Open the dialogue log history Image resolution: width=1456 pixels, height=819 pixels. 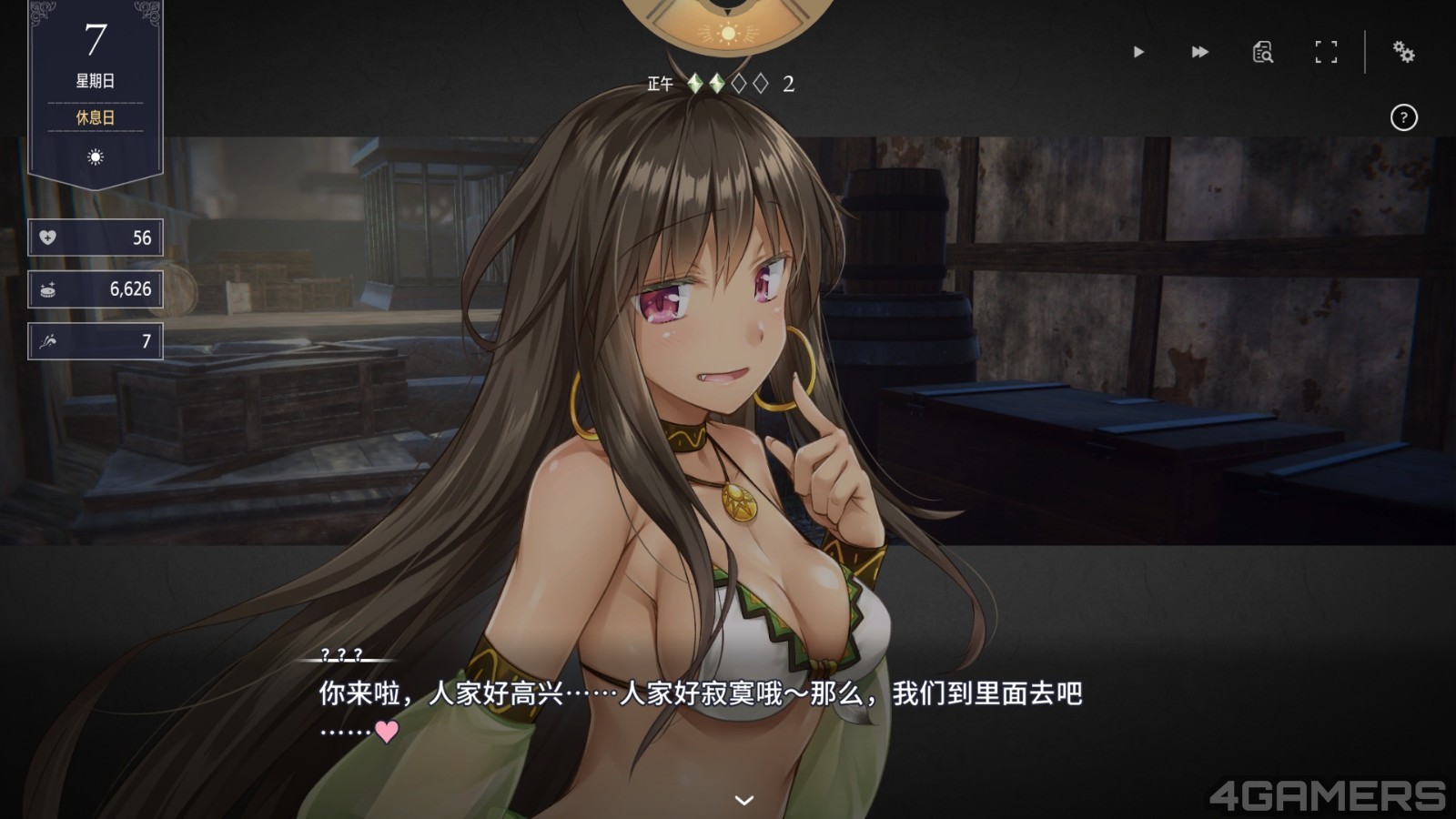click(x=1262, y=53)
